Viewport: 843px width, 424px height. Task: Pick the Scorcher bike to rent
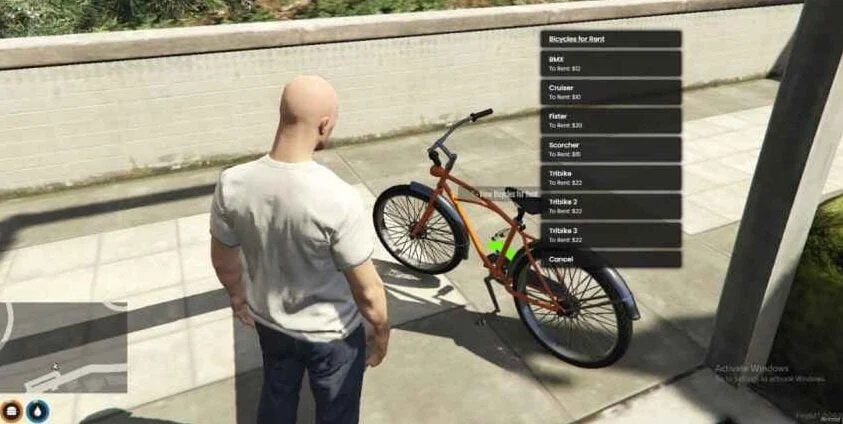610,150
